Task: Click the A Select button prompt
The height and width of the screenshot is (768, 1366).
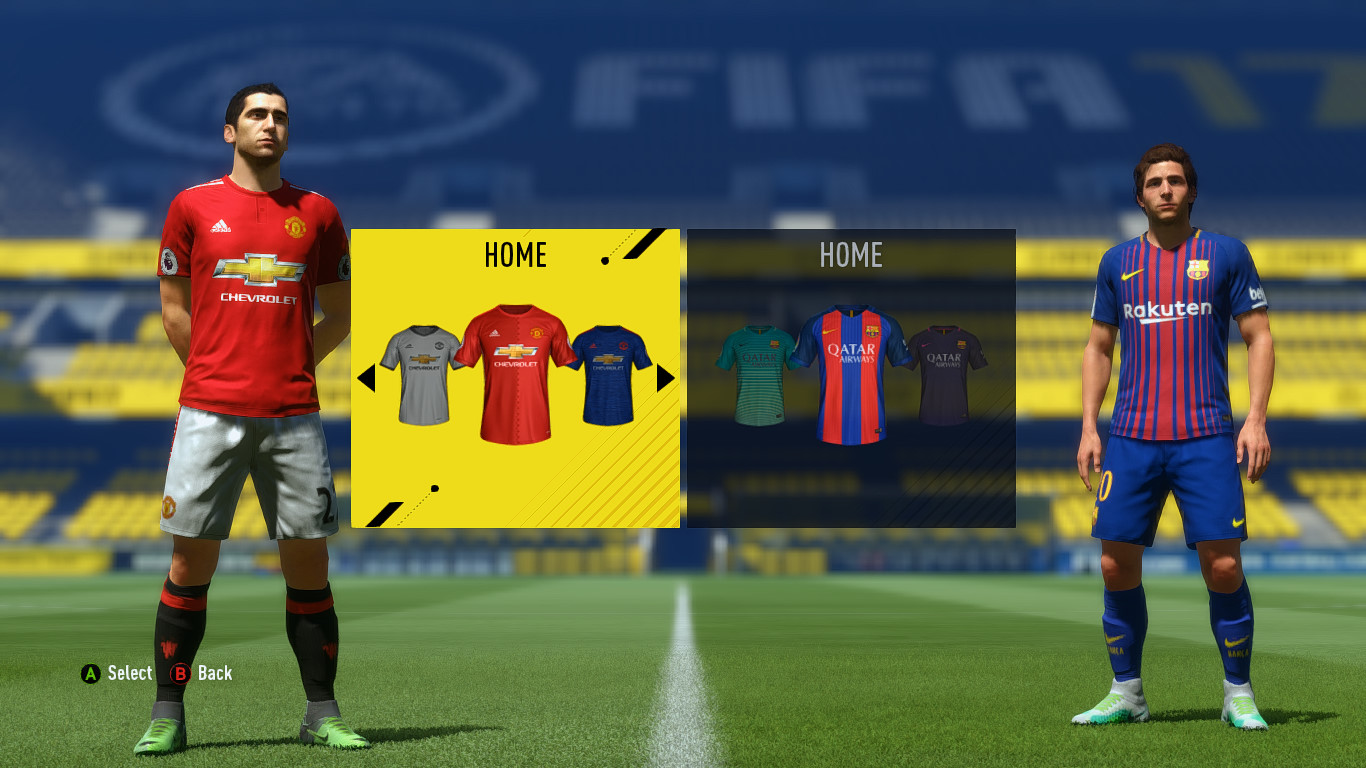Action: pos(89,673)
